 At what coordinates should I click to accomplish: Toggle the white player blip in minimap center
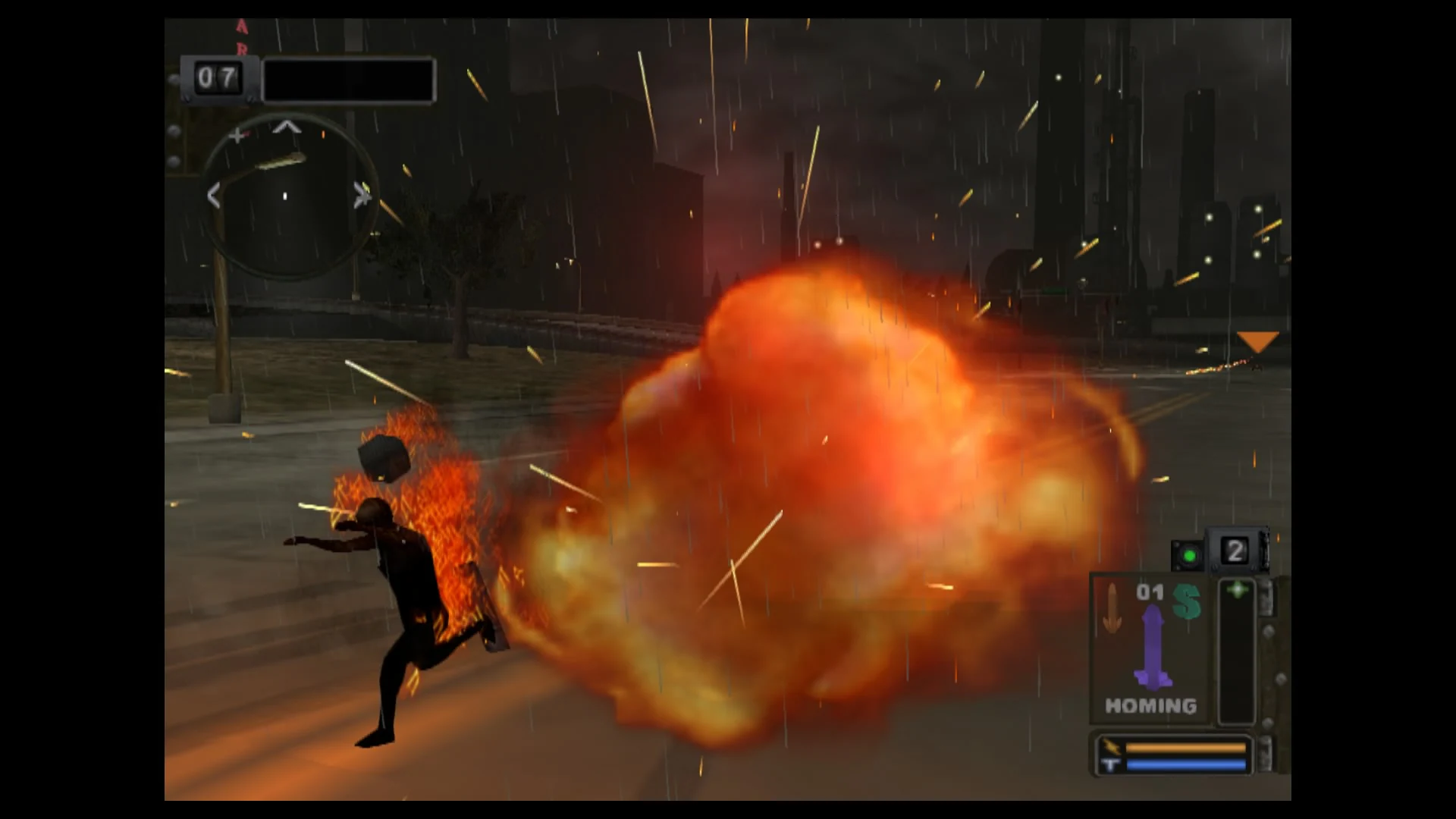[x=285, y=195]
